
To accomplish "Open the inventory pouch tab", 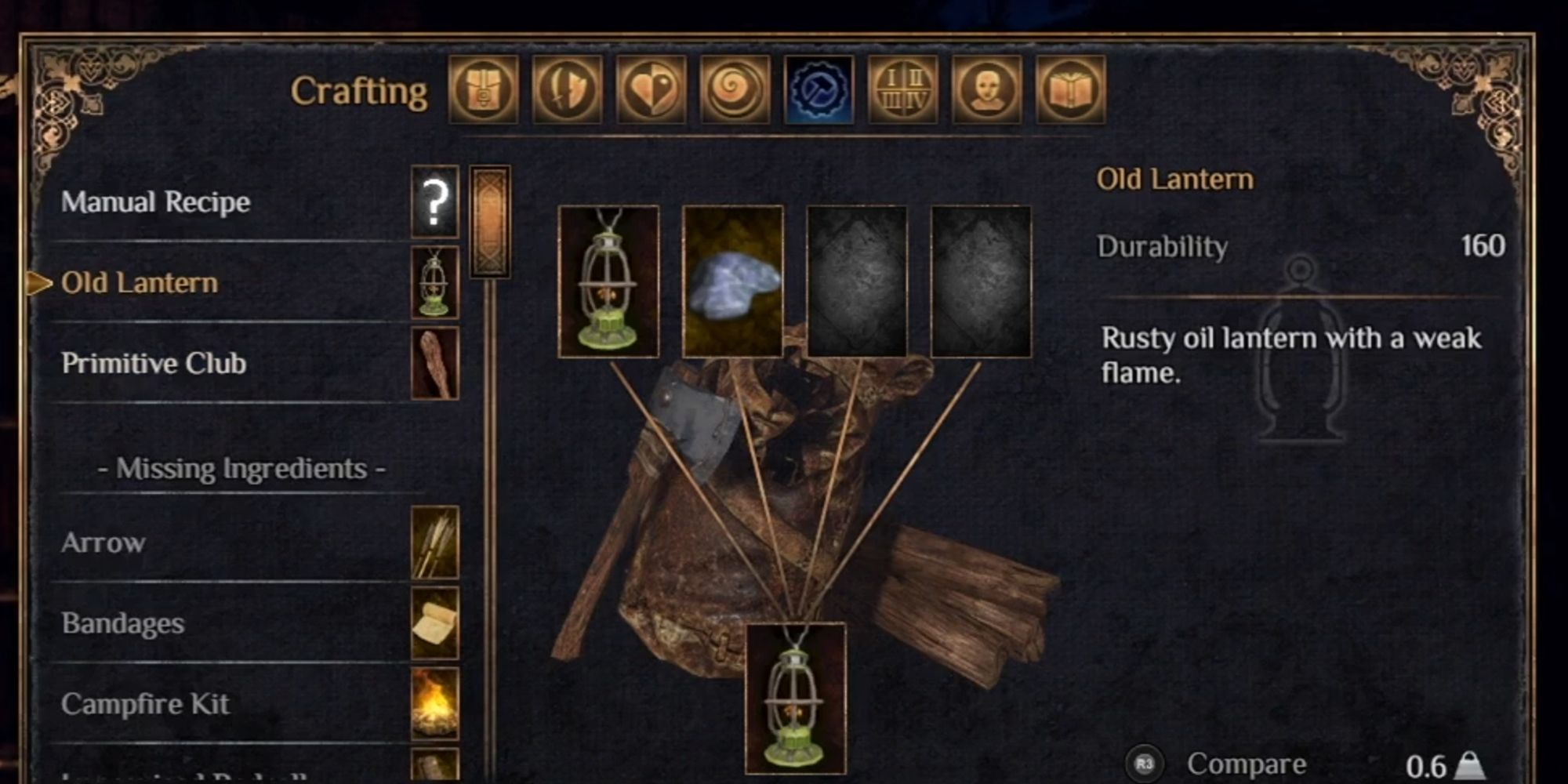I will 484,90.
